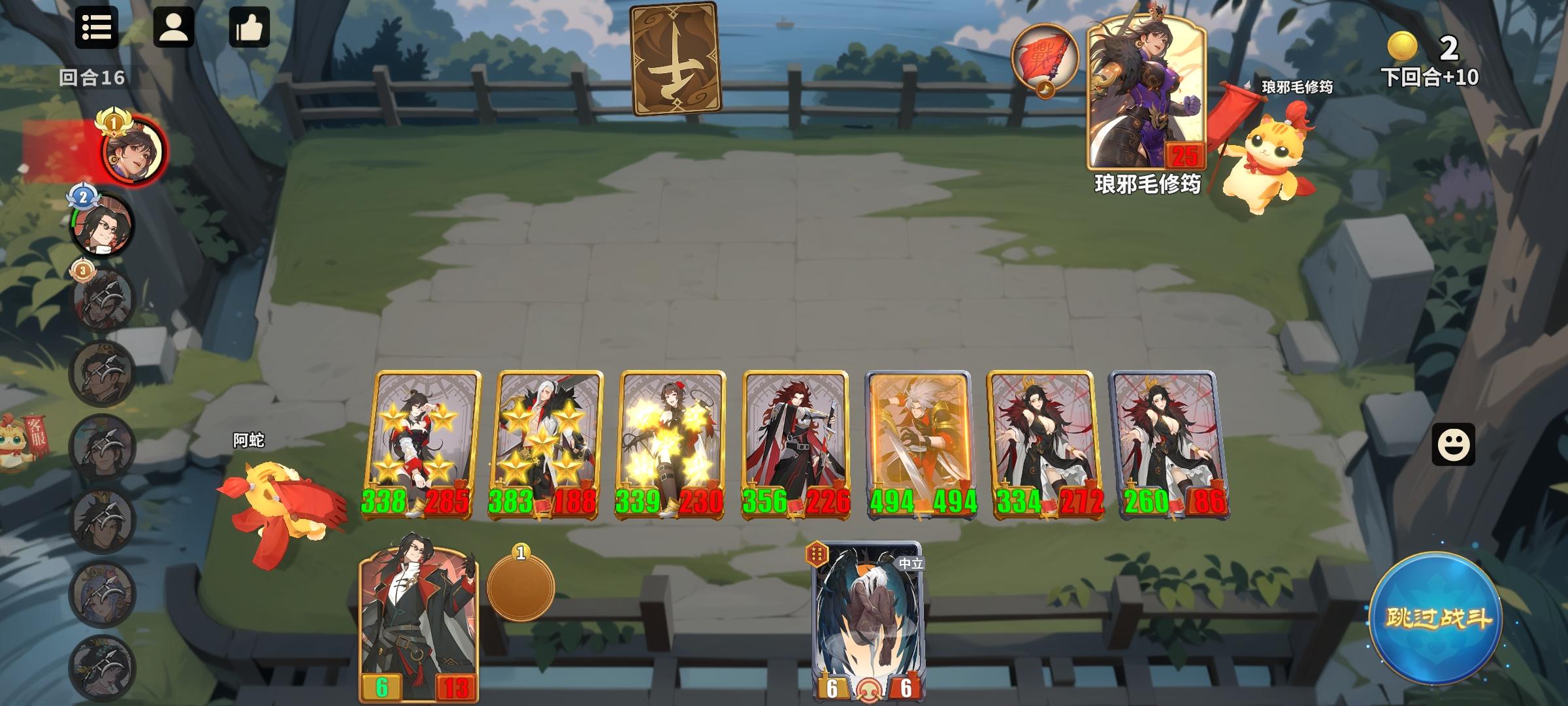
Task: Open the red battle flag emblem
Action: [x=1045, y=57]
